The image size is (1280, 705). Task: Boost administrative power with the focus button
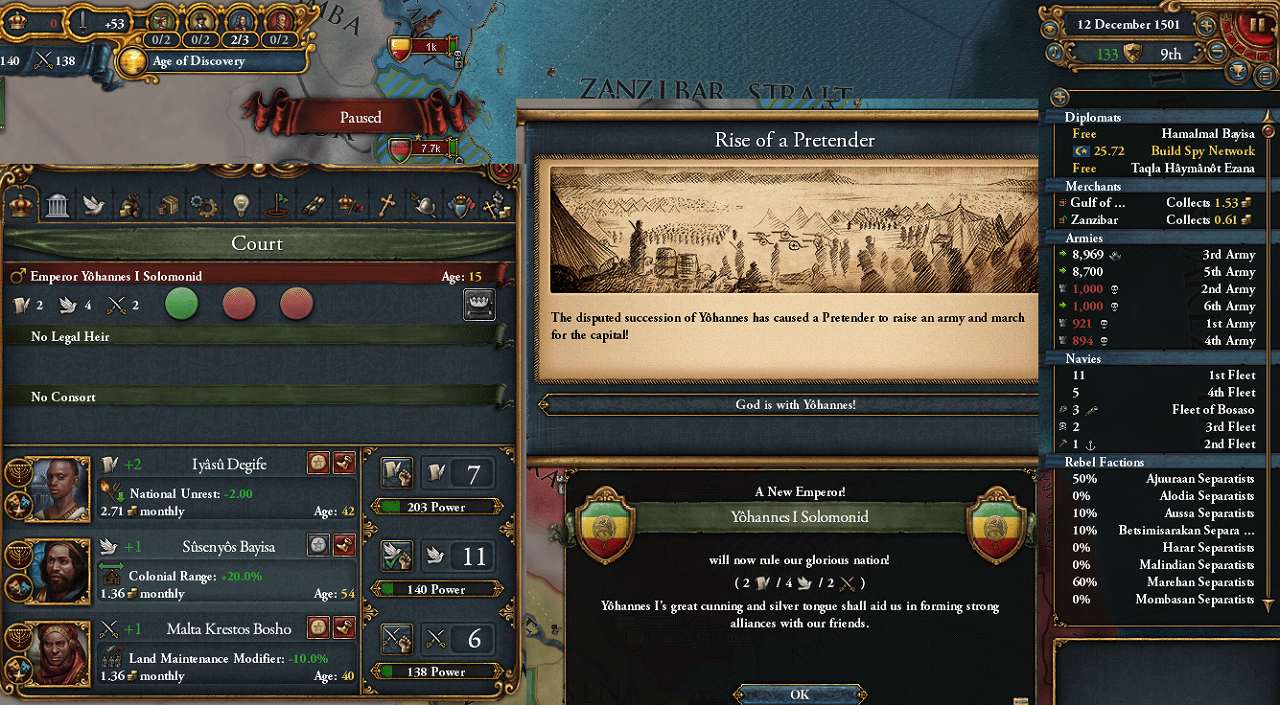pyautogui.click(x=398, y=473)
